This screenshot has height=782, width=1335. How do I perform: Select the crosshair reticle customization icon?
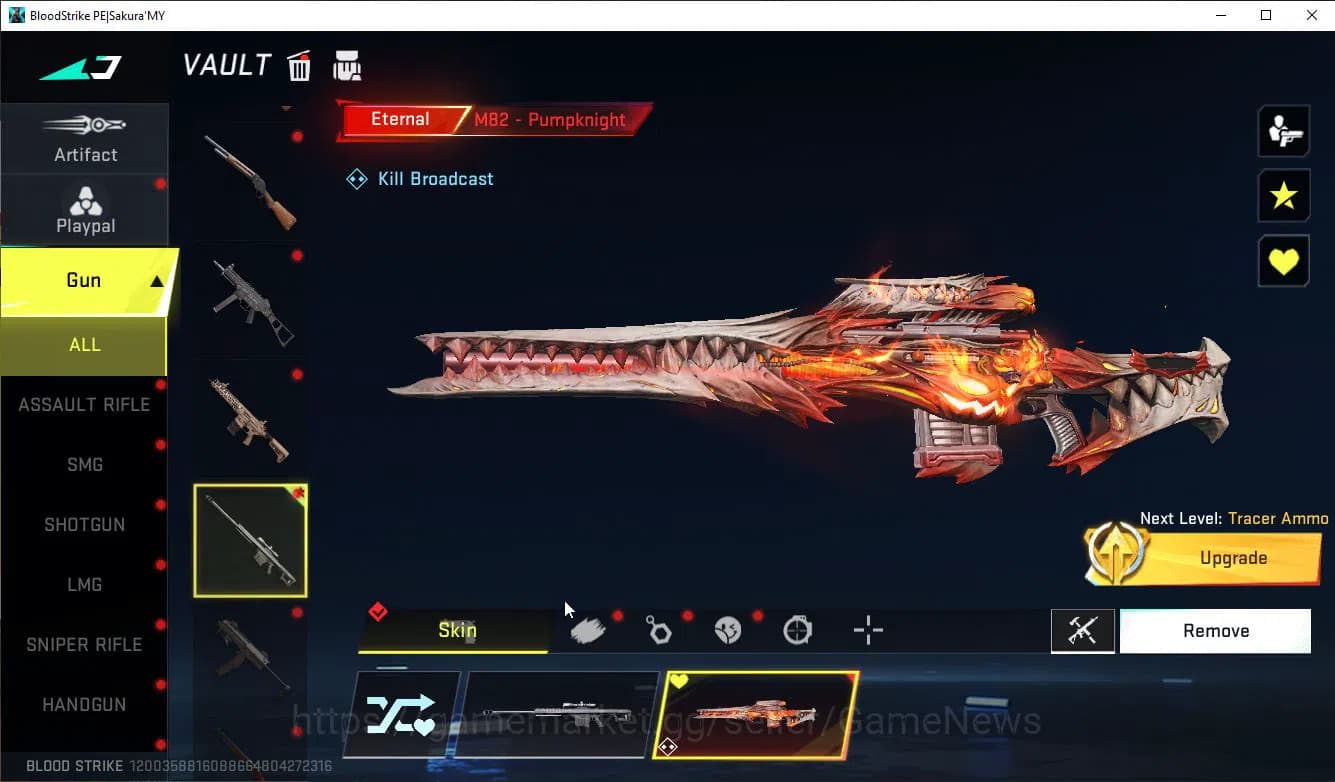pos(867,630)
